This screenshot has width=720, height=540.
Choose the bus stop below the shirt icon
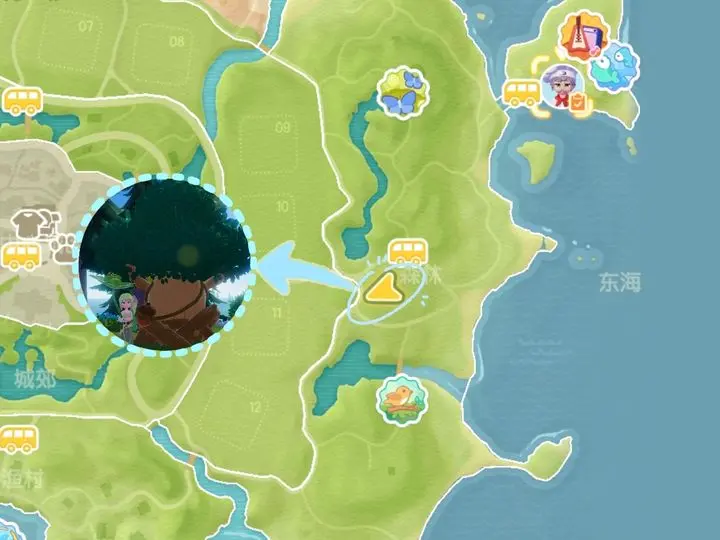click(x=22, y=256)
